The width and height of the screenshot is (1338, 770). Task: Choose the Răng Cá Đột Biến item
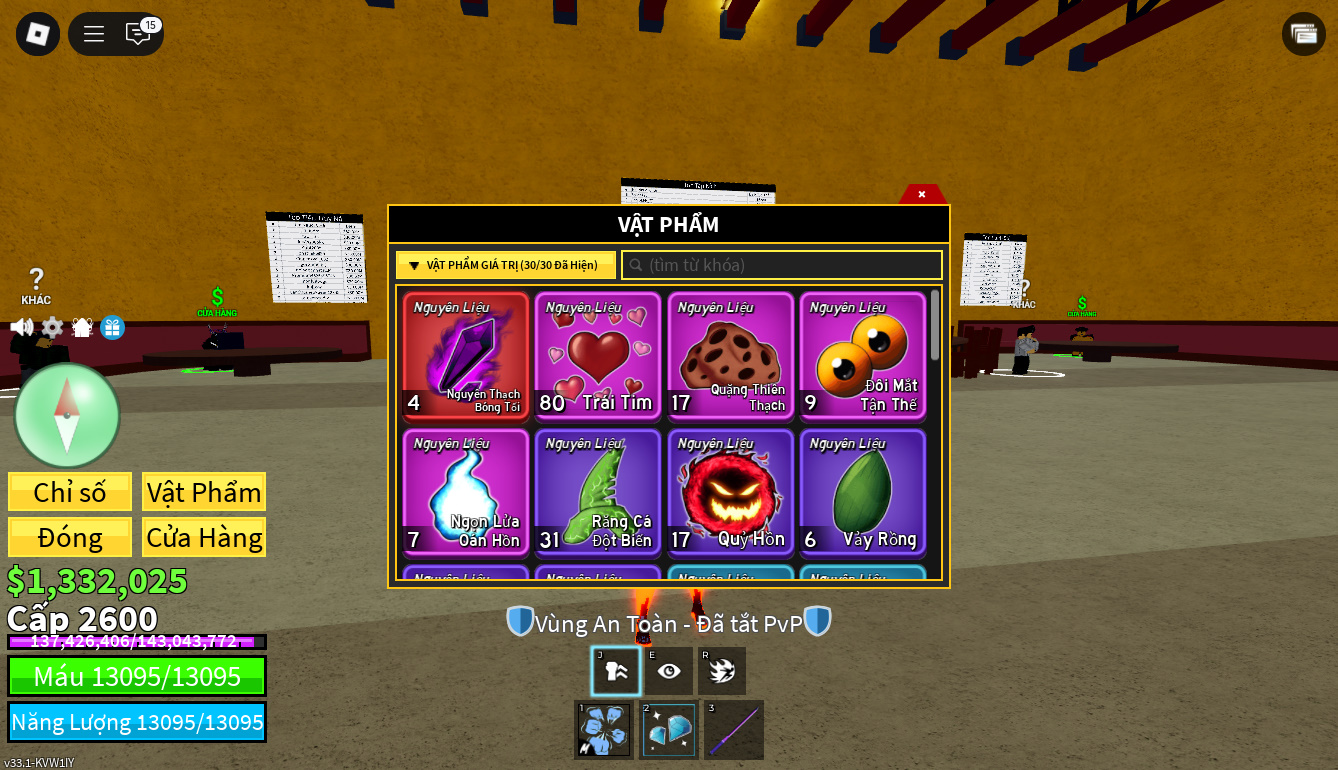tap(598, 492)
